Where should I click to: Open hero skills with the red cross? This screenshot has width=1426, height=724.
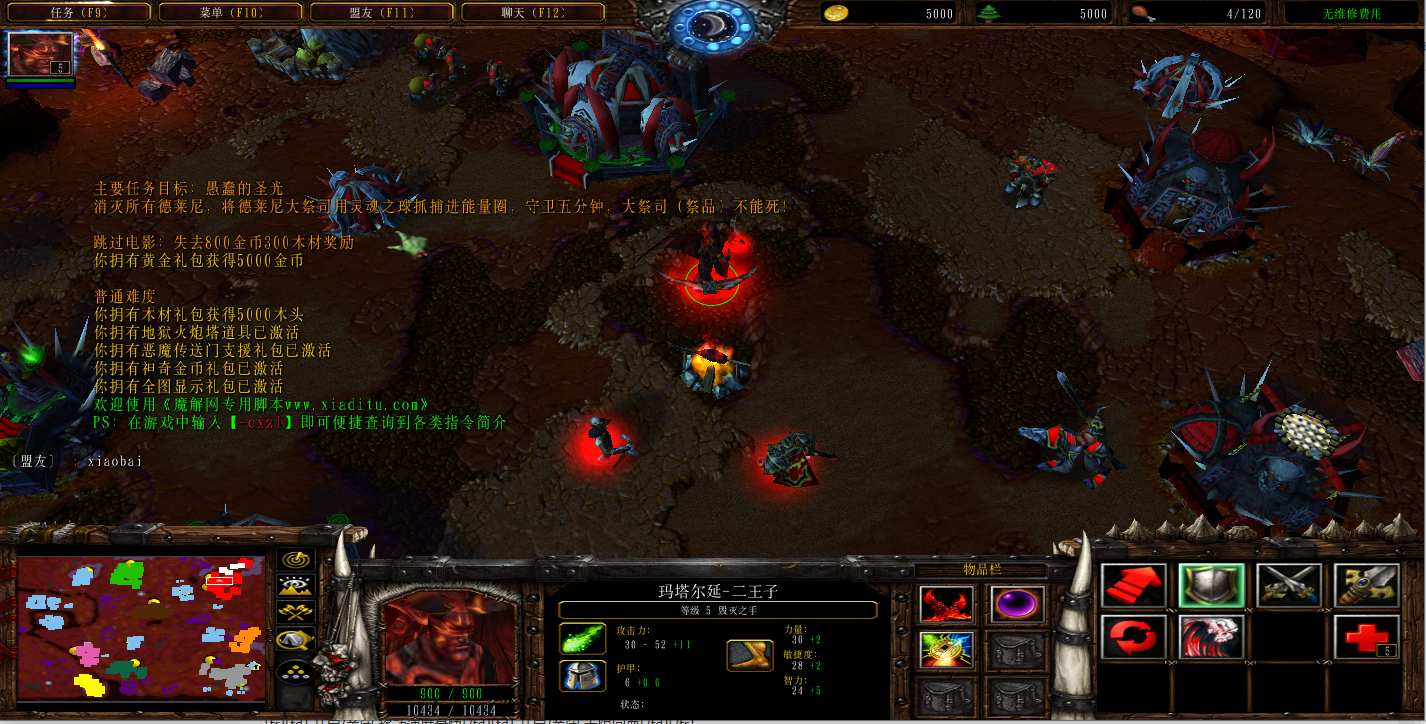[1365, 637]
